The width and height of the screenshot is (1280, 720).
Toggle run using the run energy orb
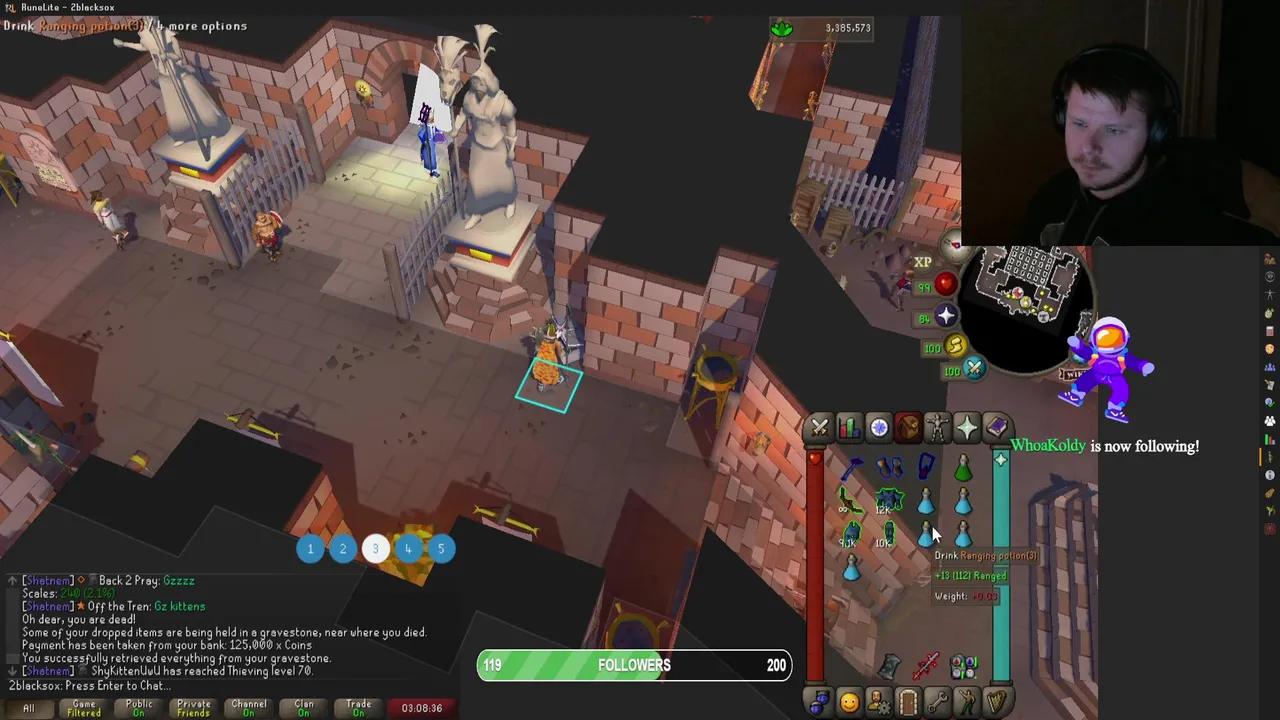[x=956, y=347]
